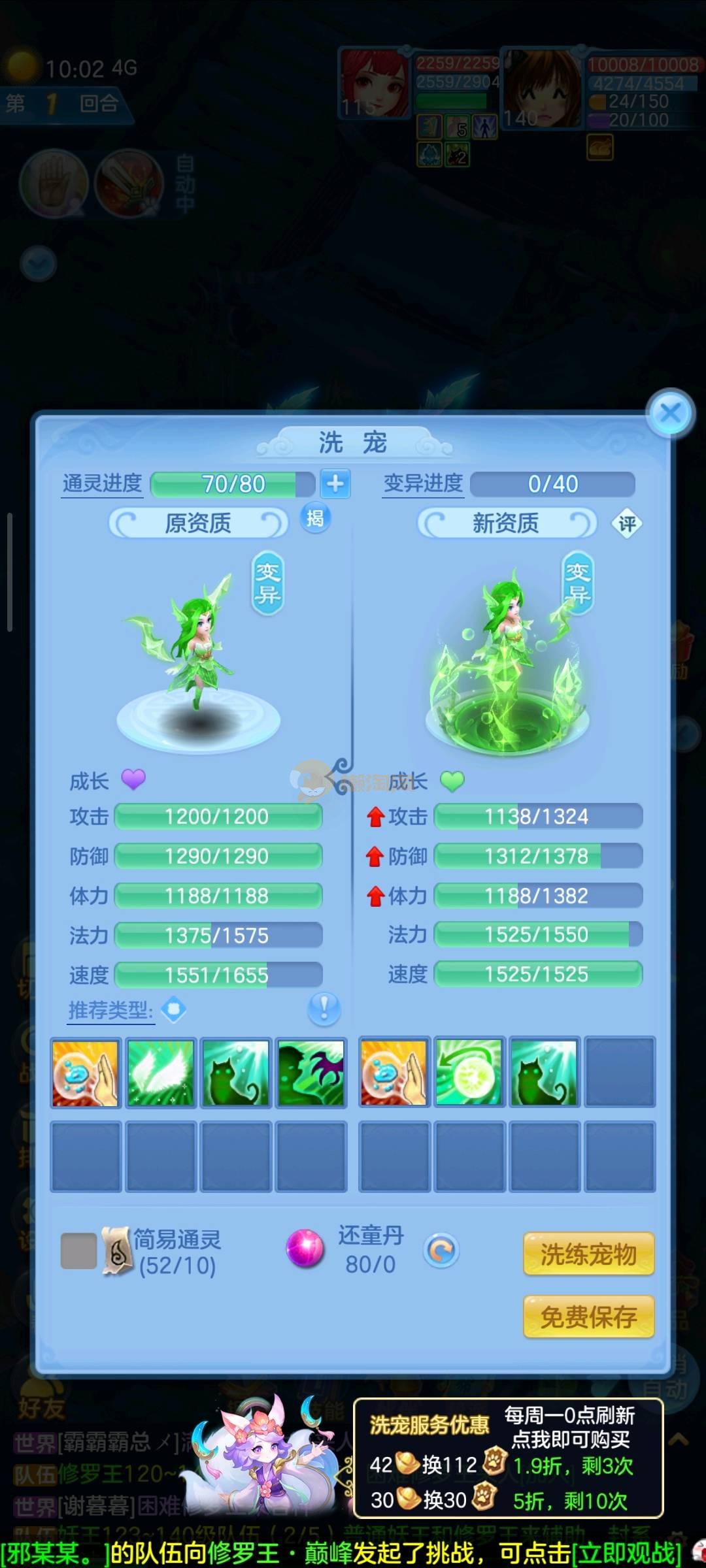Select the dark winged demon skill icon
Screen dimensions: 706x1568
tap(311, 1073)
